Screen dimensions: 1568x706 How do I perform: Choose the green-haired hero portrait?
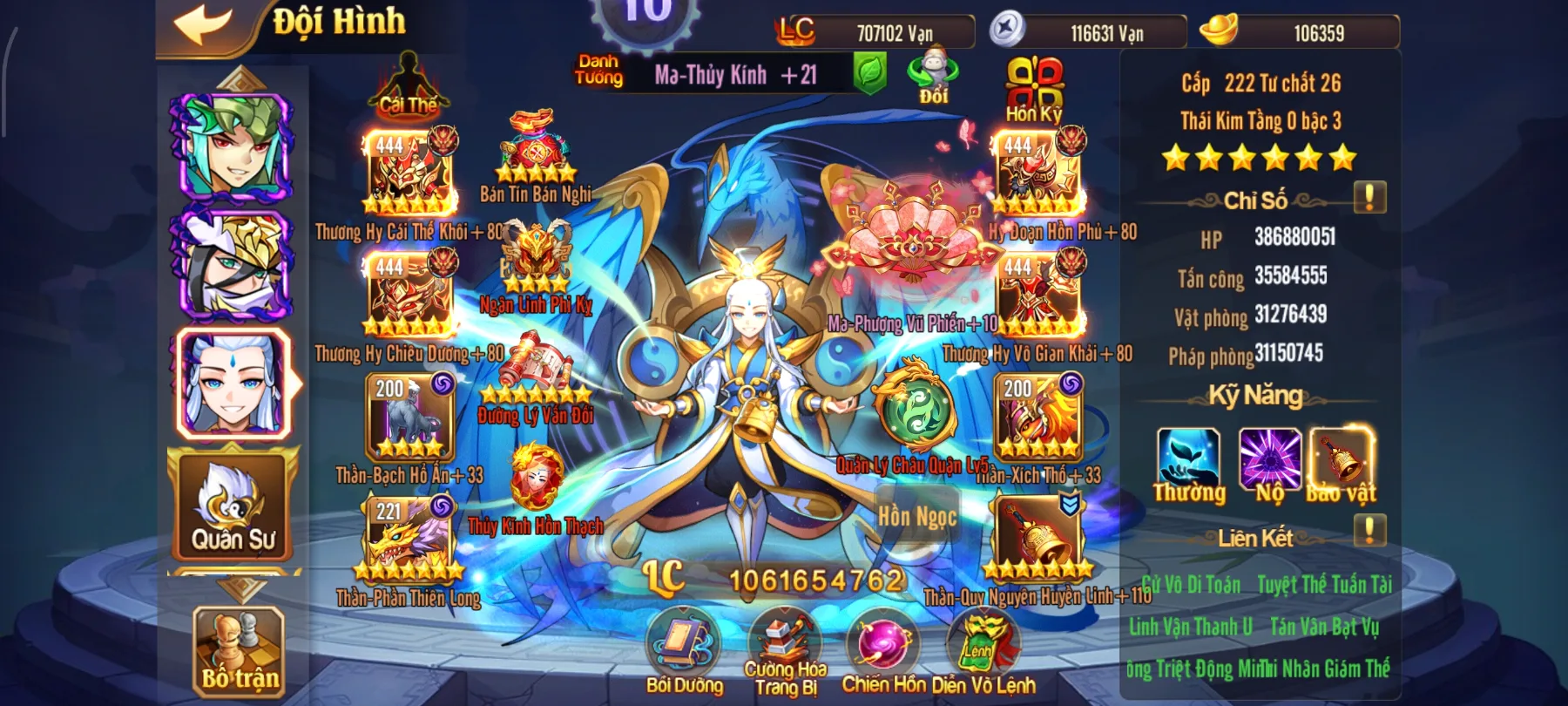(233, 146)
